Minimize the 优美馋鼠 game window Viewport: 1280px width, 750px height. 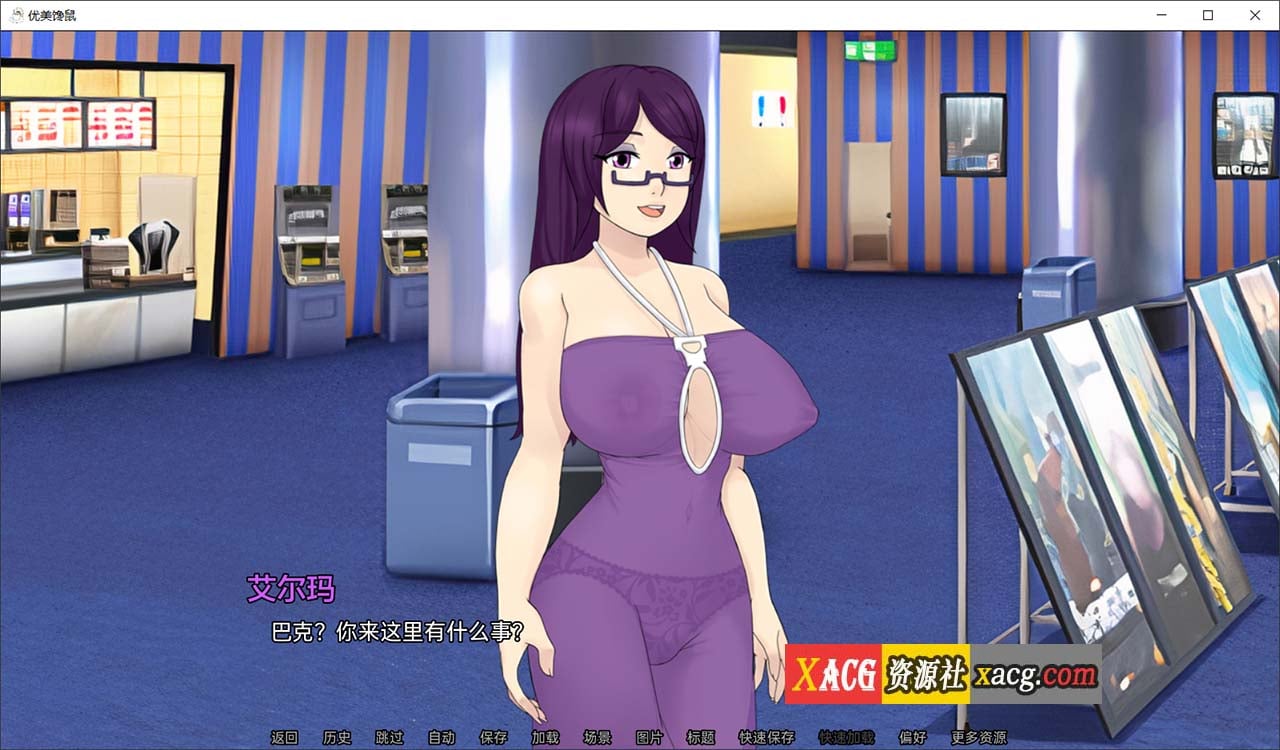[x=1161, y=15]
